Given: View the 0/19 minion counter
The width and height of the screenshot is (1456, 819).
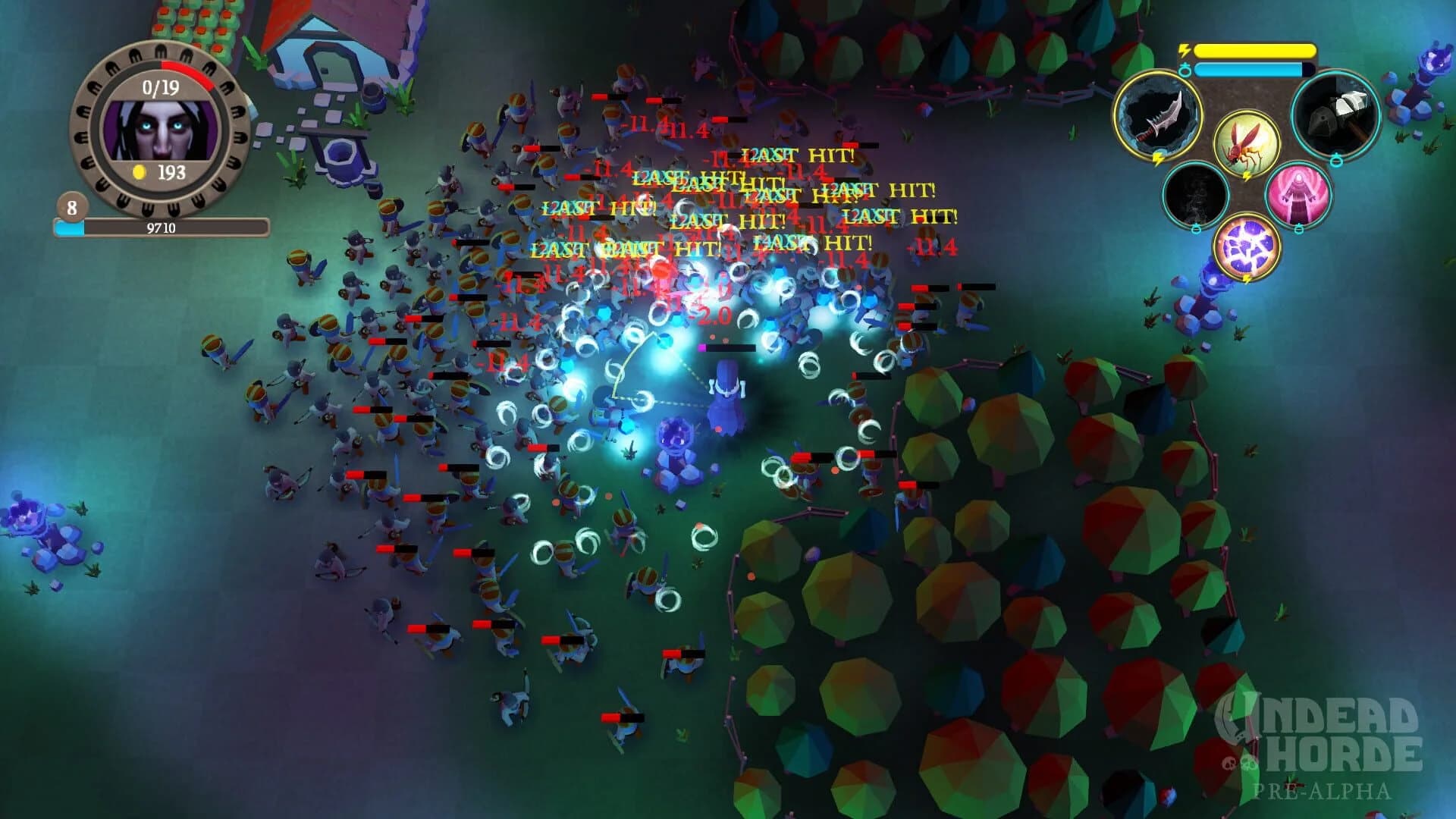Looking at the screenshot, I should [159, 87].
